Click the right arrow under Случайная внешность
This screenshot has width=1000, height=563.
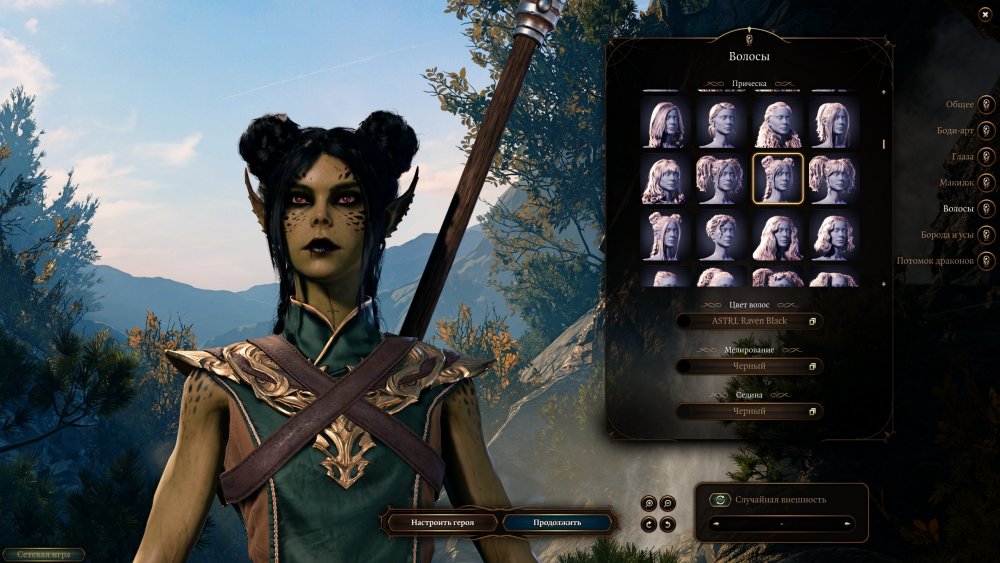[848, 523]
